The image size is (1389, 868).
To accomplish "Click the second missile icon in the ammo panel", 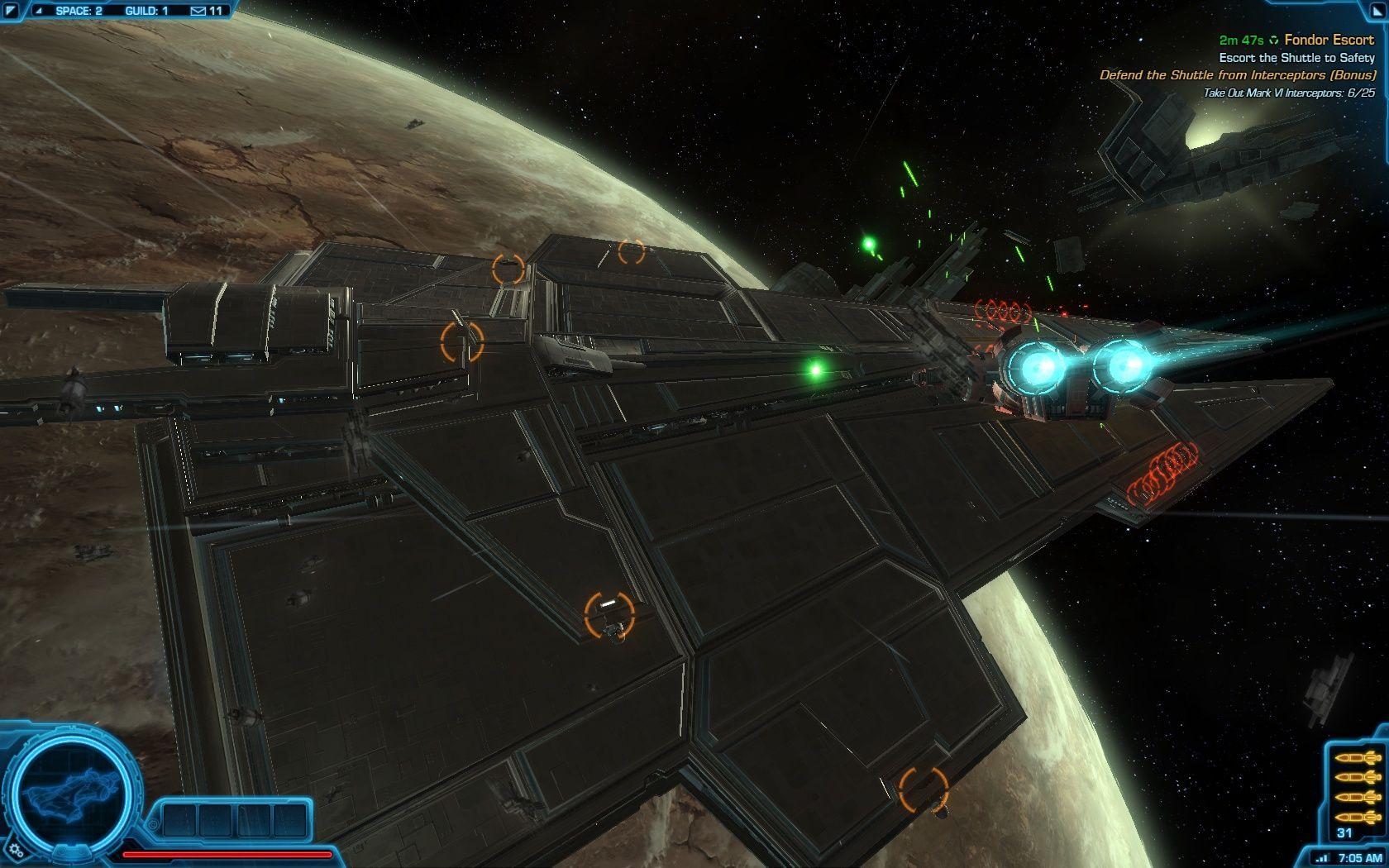I will click(1358, 776).
